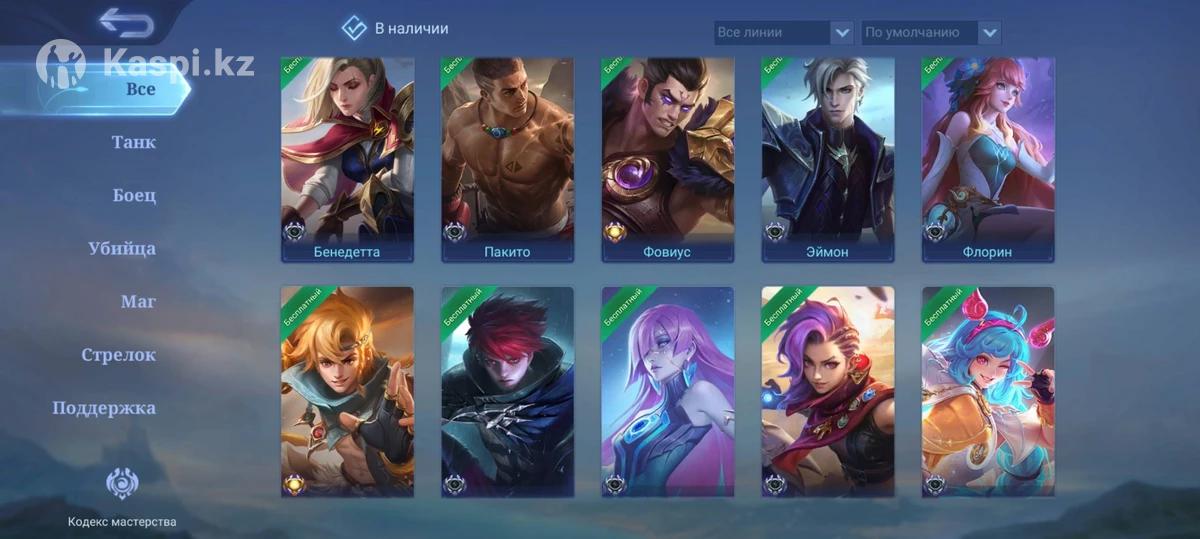Viewport: 1200px width, 539px height.
Task: Switch to the Поддержка tab
Action: pyautogui.click(x=104, y=408)
